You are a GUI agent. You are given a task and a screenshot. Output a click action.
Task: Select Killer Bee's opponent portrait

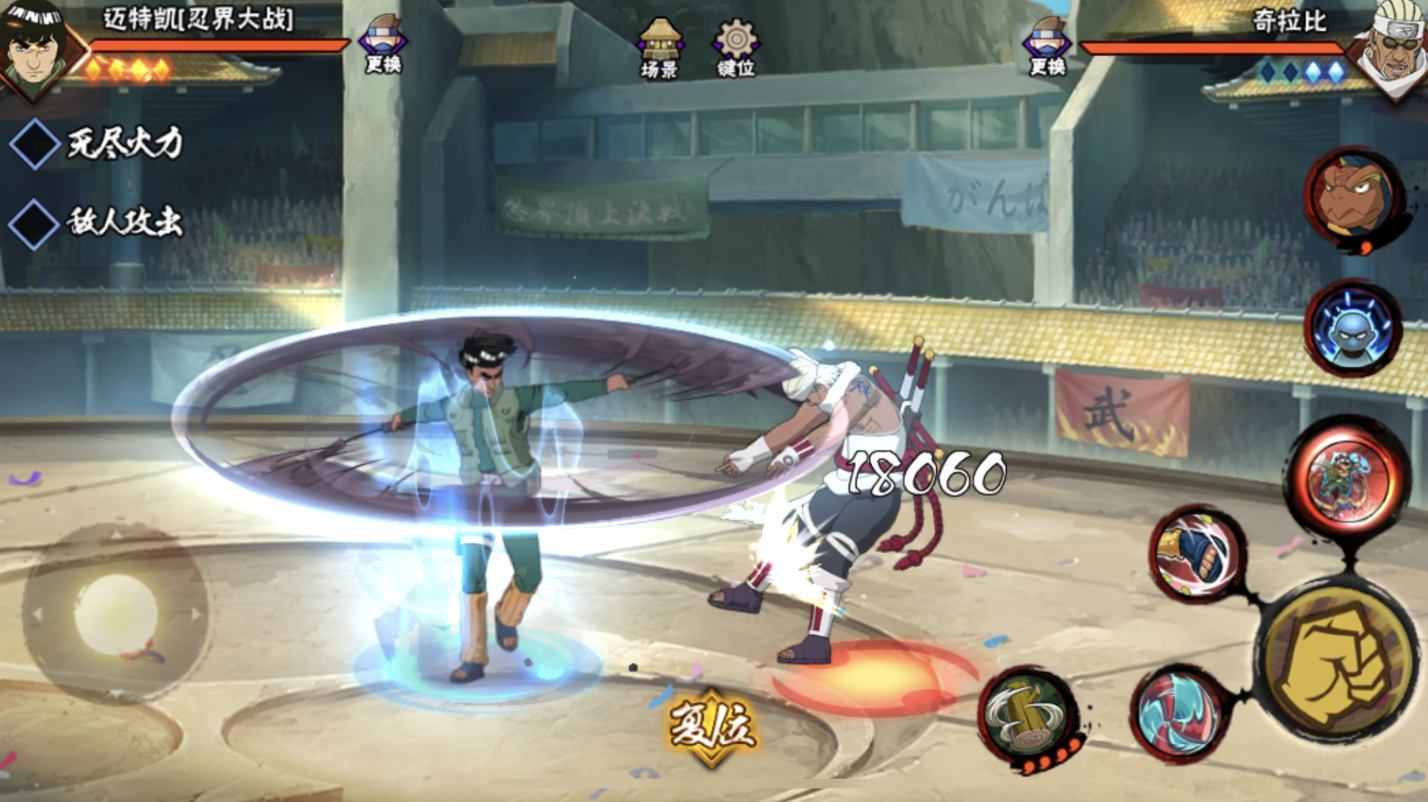[x=1393, y=47]
